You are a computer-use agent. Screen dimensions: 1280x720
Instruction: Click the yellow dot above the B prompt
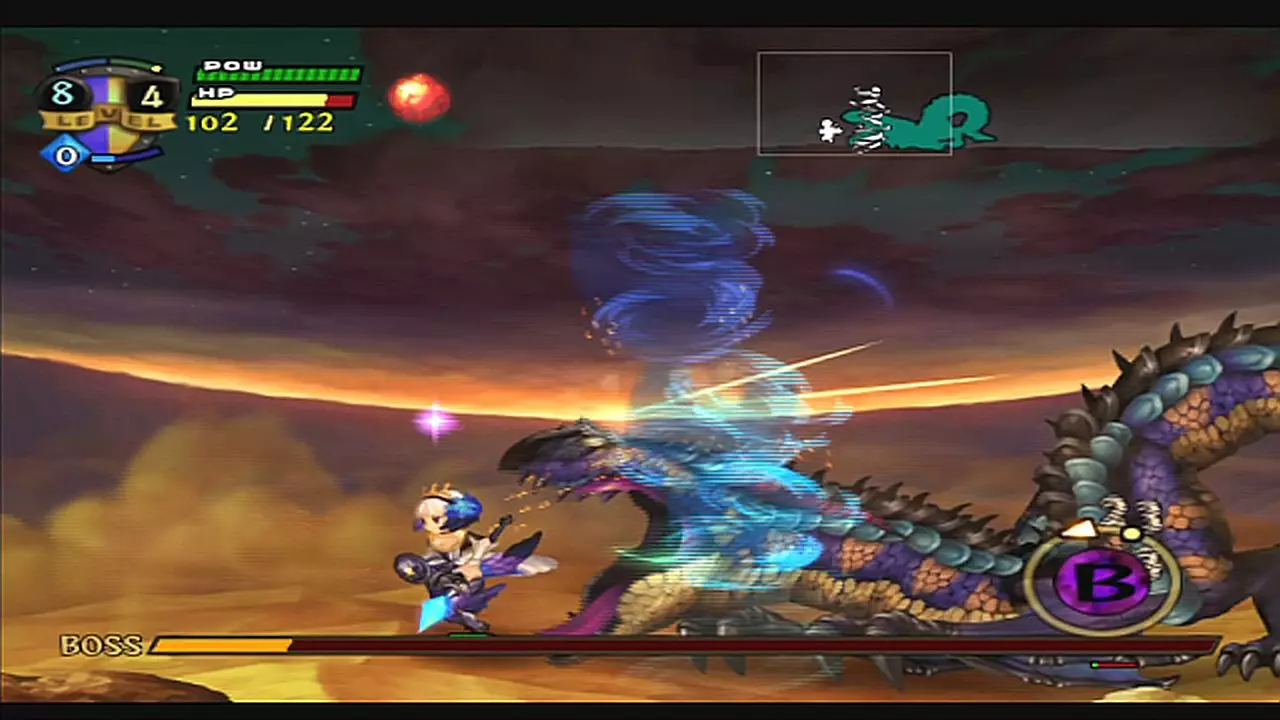(x=1131, y=532)
